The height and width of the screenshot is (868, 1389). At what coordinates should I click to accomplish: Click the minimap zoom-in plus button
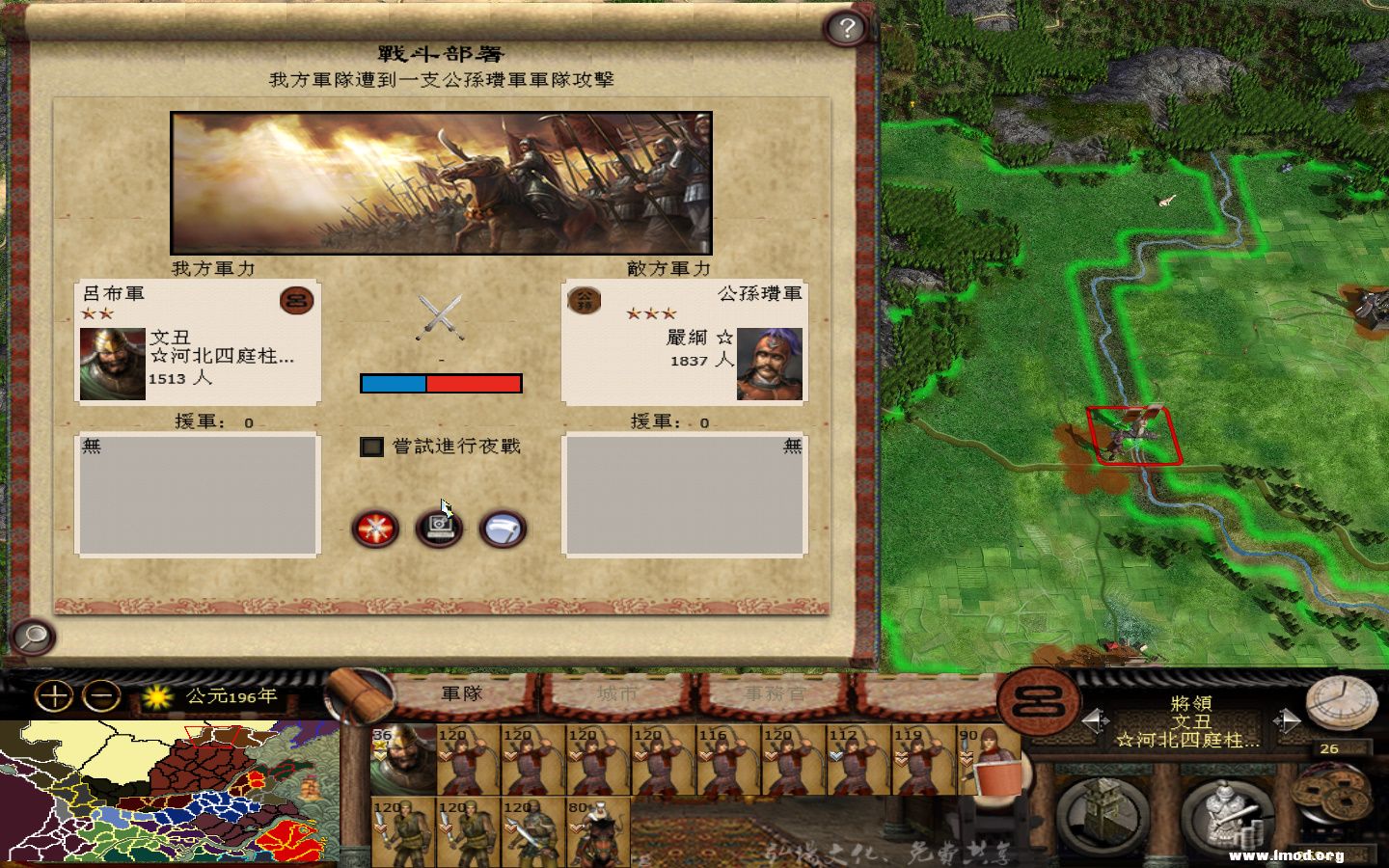(55, 696)
